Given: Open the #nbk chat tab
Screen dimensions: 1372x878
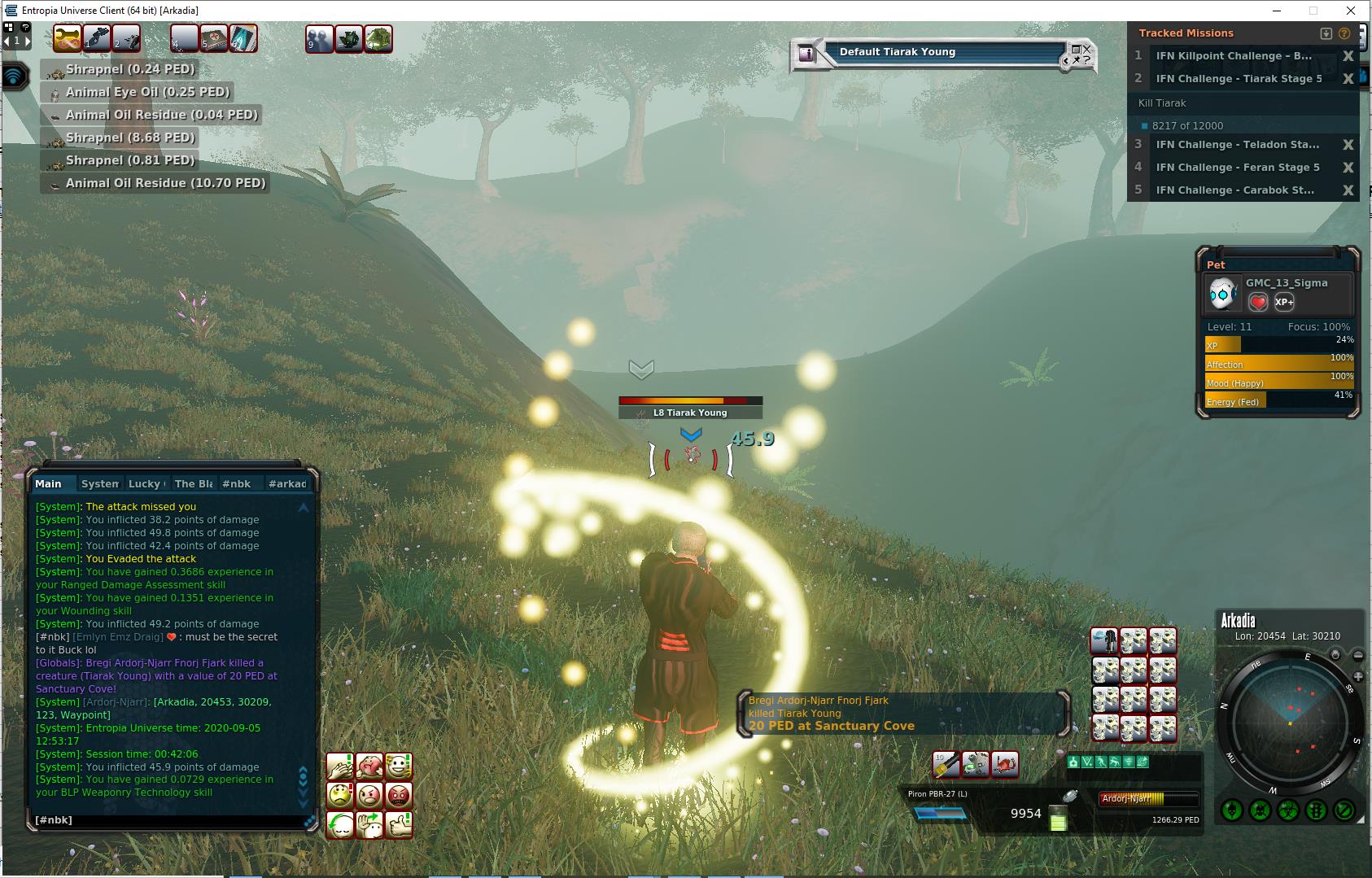Looking at the screenshot, I should click(236, 483).
